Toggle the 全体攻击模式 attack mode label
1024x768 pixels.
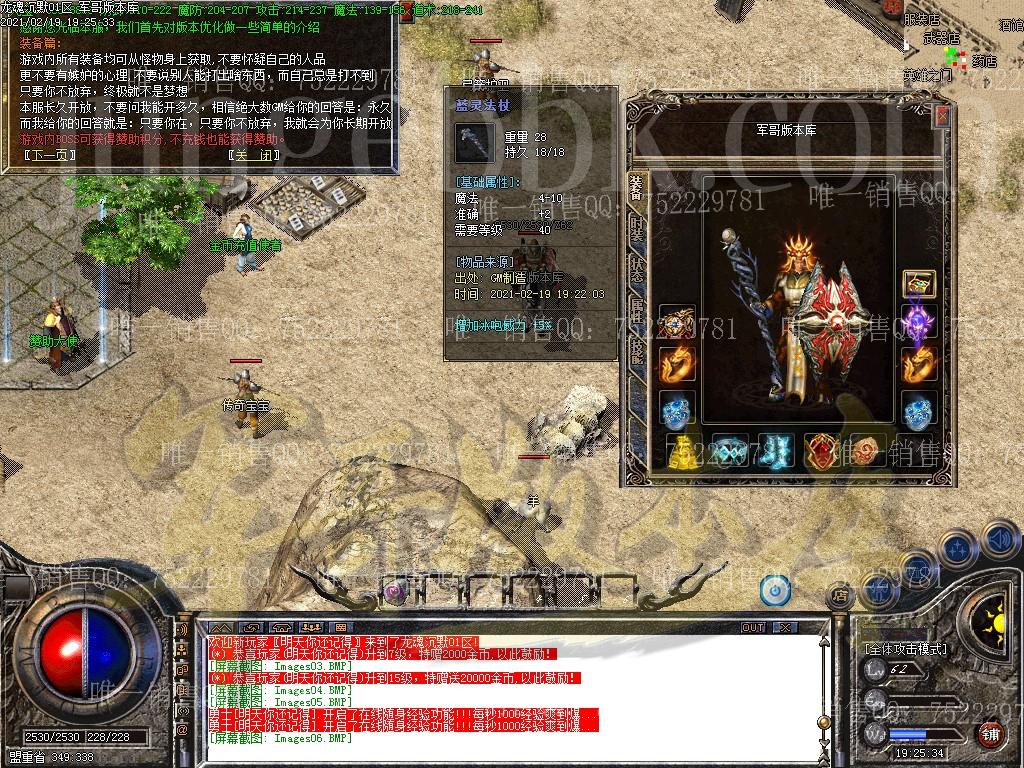tap(905, 649)
